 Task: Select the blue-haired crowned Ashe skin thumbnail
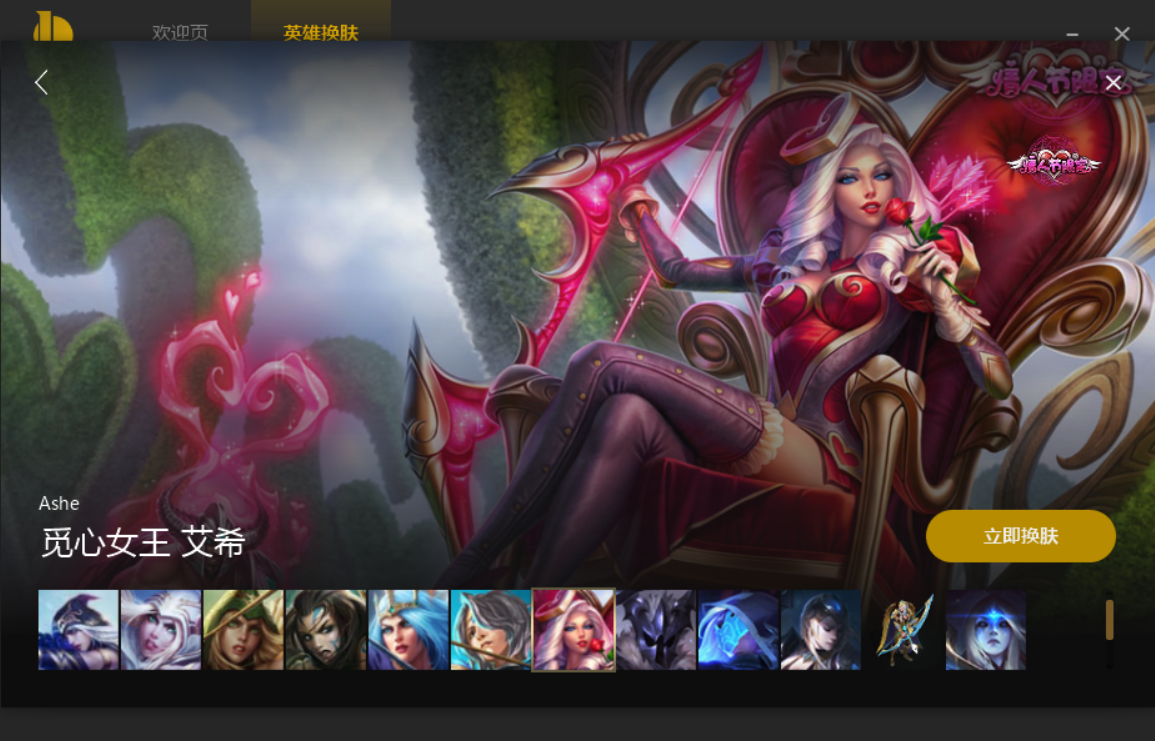[x=408, y=629]
